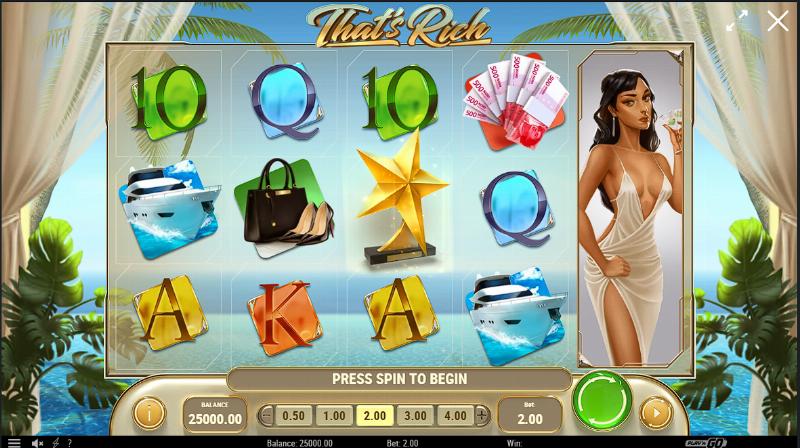The height and width of the screenshot is (448, 800).
Task: Start autoplay with the orange play button
Action: click(655, 412)
